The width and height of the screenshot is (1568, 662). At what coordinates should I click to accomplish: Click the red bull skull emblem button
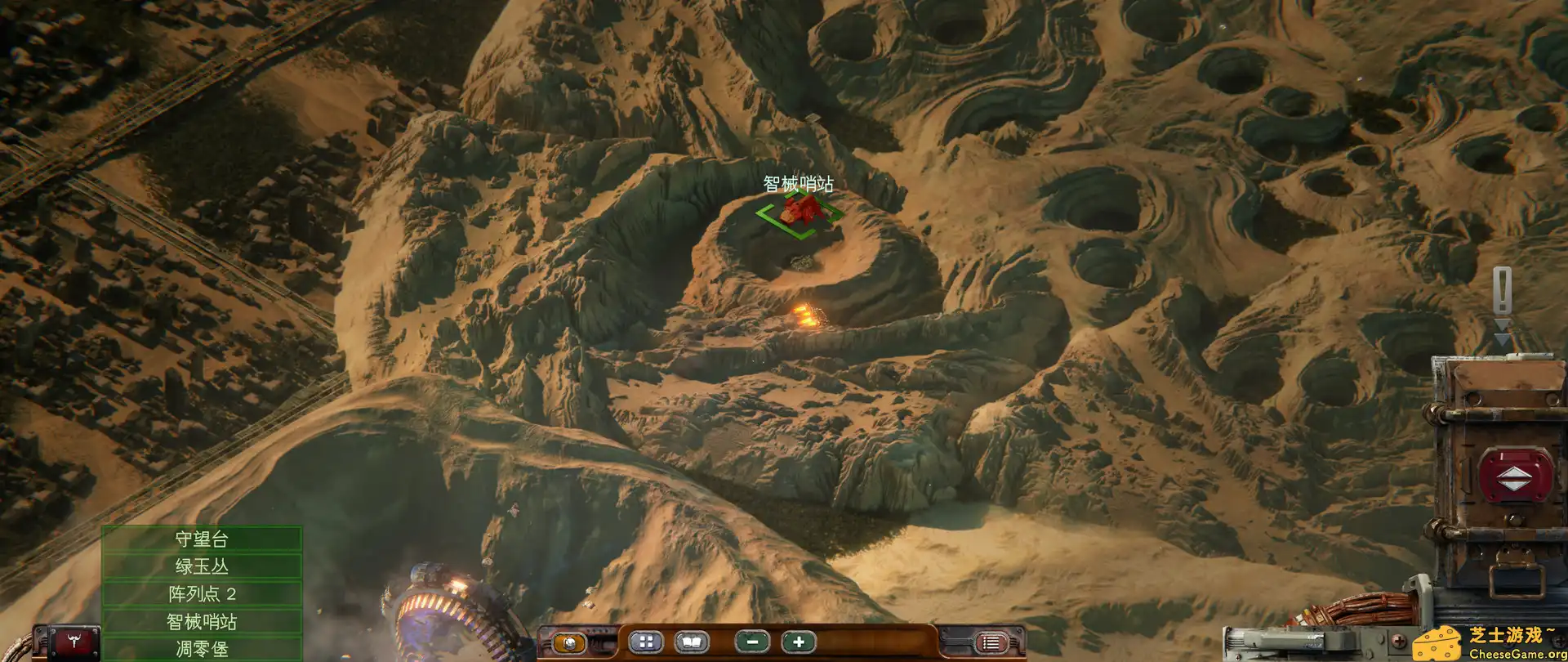tap(74, 642)
